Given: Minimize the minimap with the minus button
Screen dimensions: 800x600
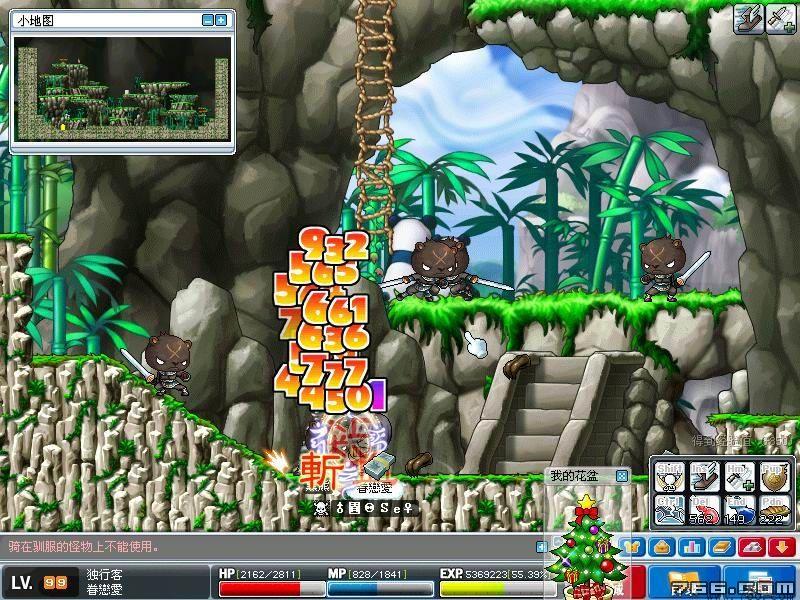Looking at the screenshot, I should [x=207, y=20].
